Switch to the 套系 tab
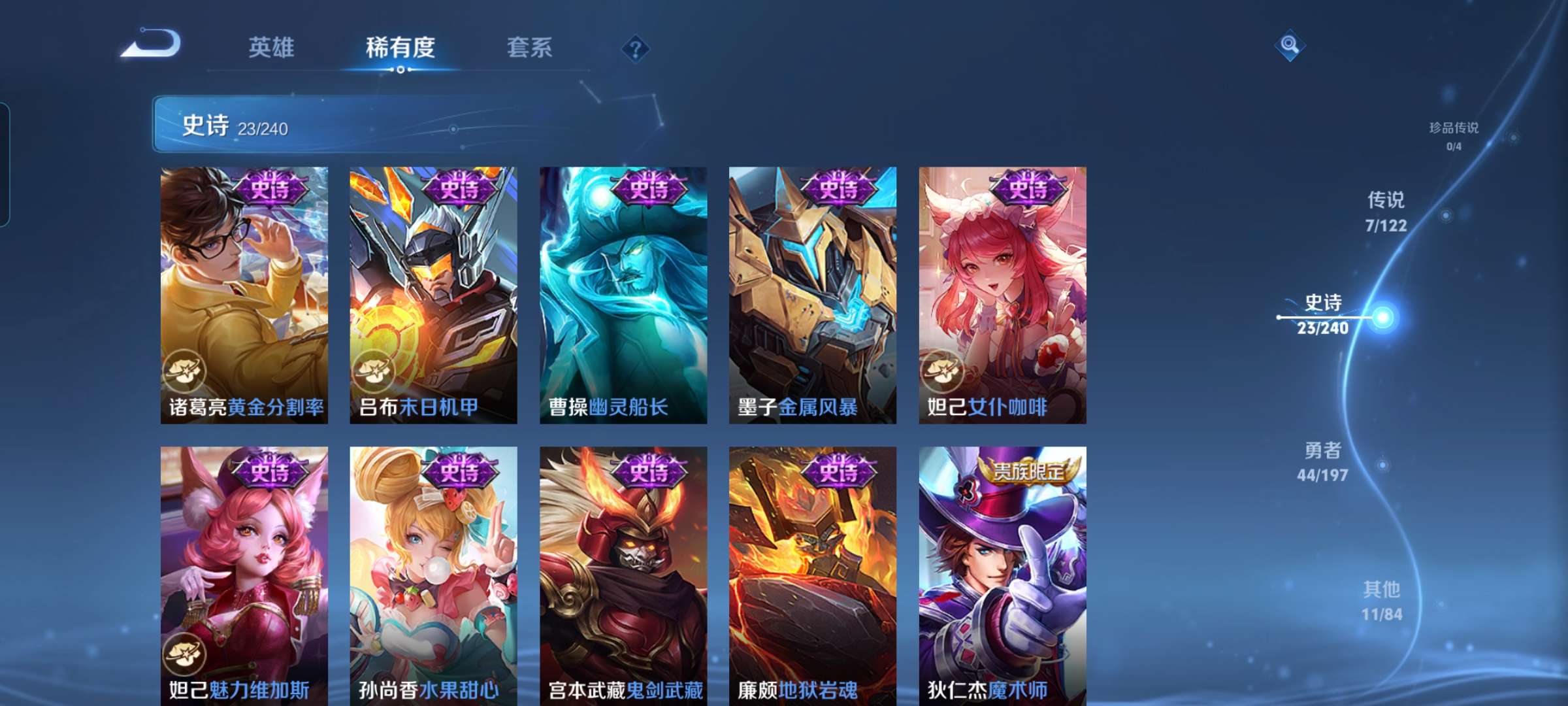1568x706 pixels. 529,48
